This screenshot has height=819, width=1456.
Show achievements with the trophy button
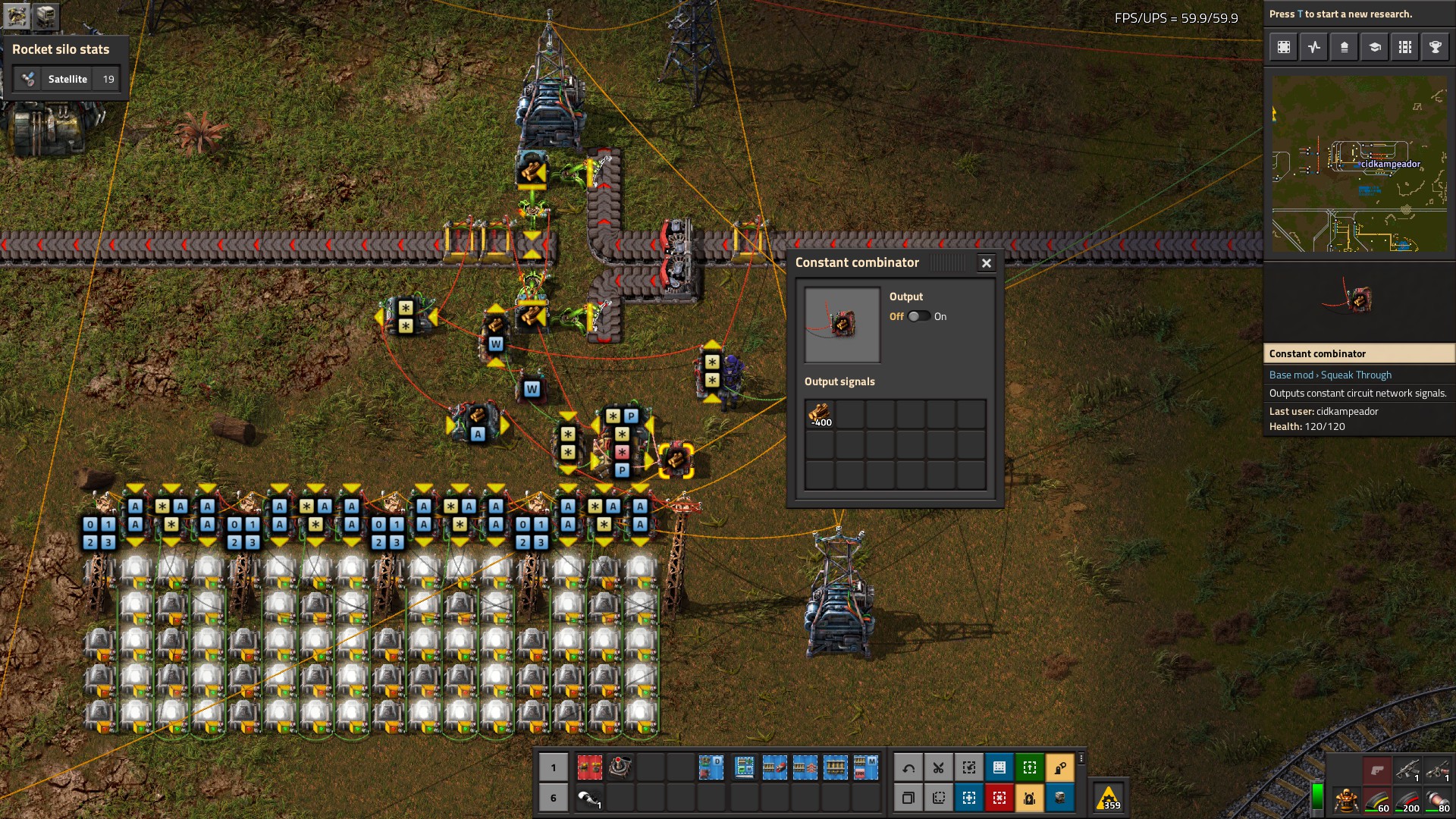click(x=1435, y=47)
